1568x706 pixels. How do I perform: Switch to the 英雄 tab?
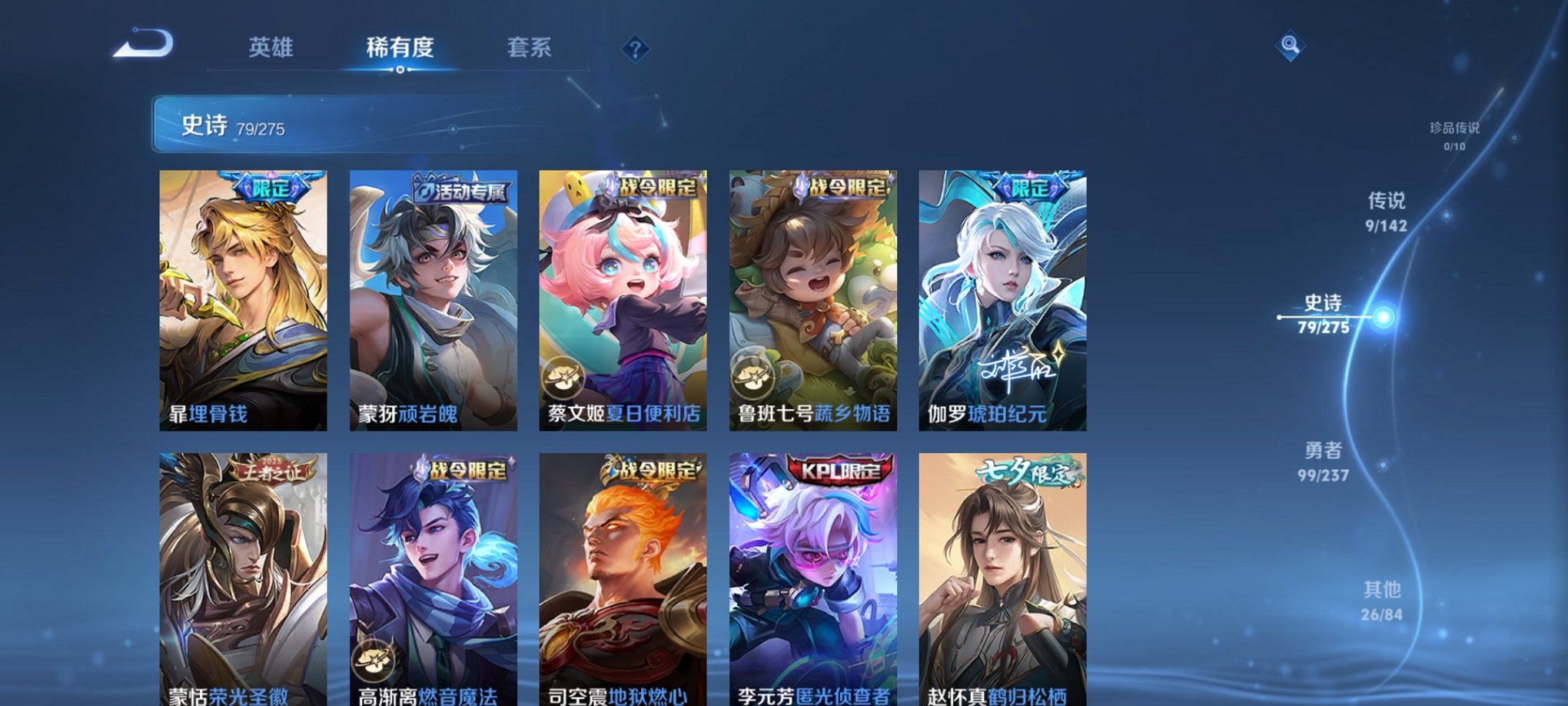pos(271,48)
